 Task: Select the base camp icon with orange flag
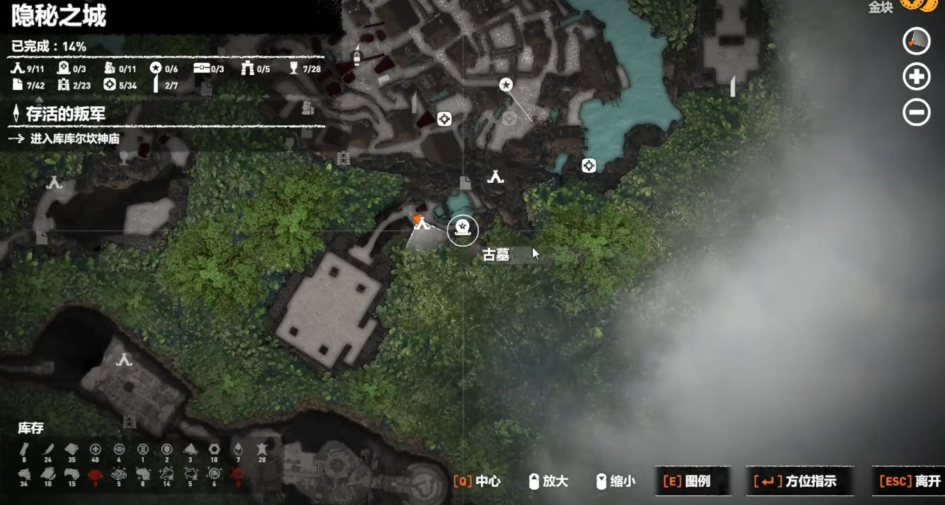[421, 223]
